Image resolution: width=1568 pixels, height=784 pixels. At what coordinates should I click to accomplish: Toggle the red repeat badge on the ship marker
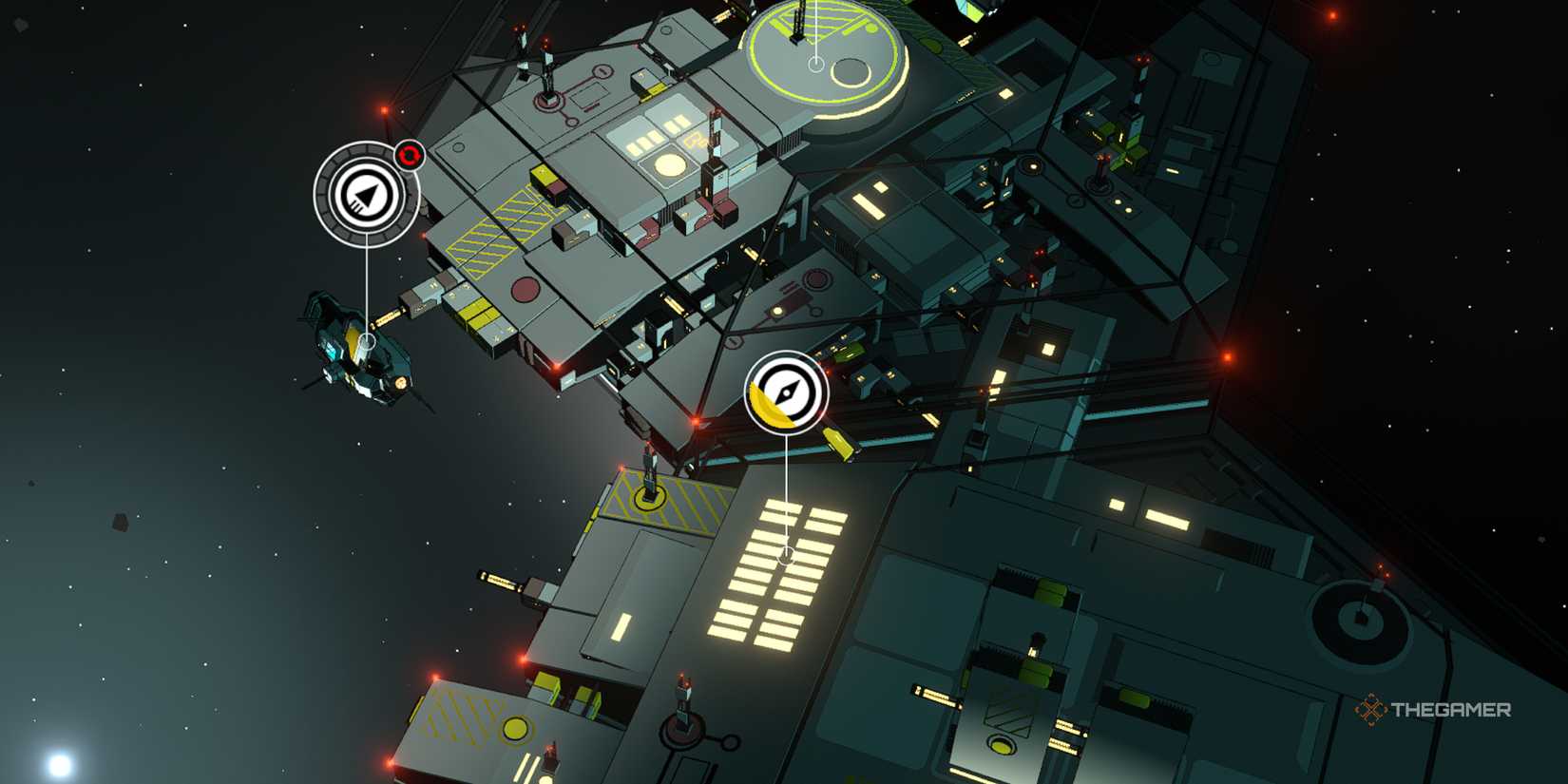pyautogui.click(x=407, y=155)
